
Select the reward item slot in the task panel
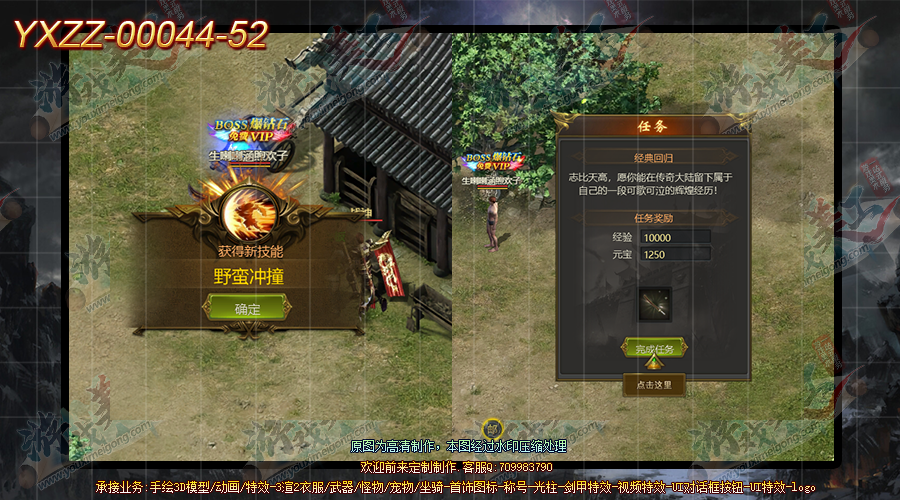655,303
